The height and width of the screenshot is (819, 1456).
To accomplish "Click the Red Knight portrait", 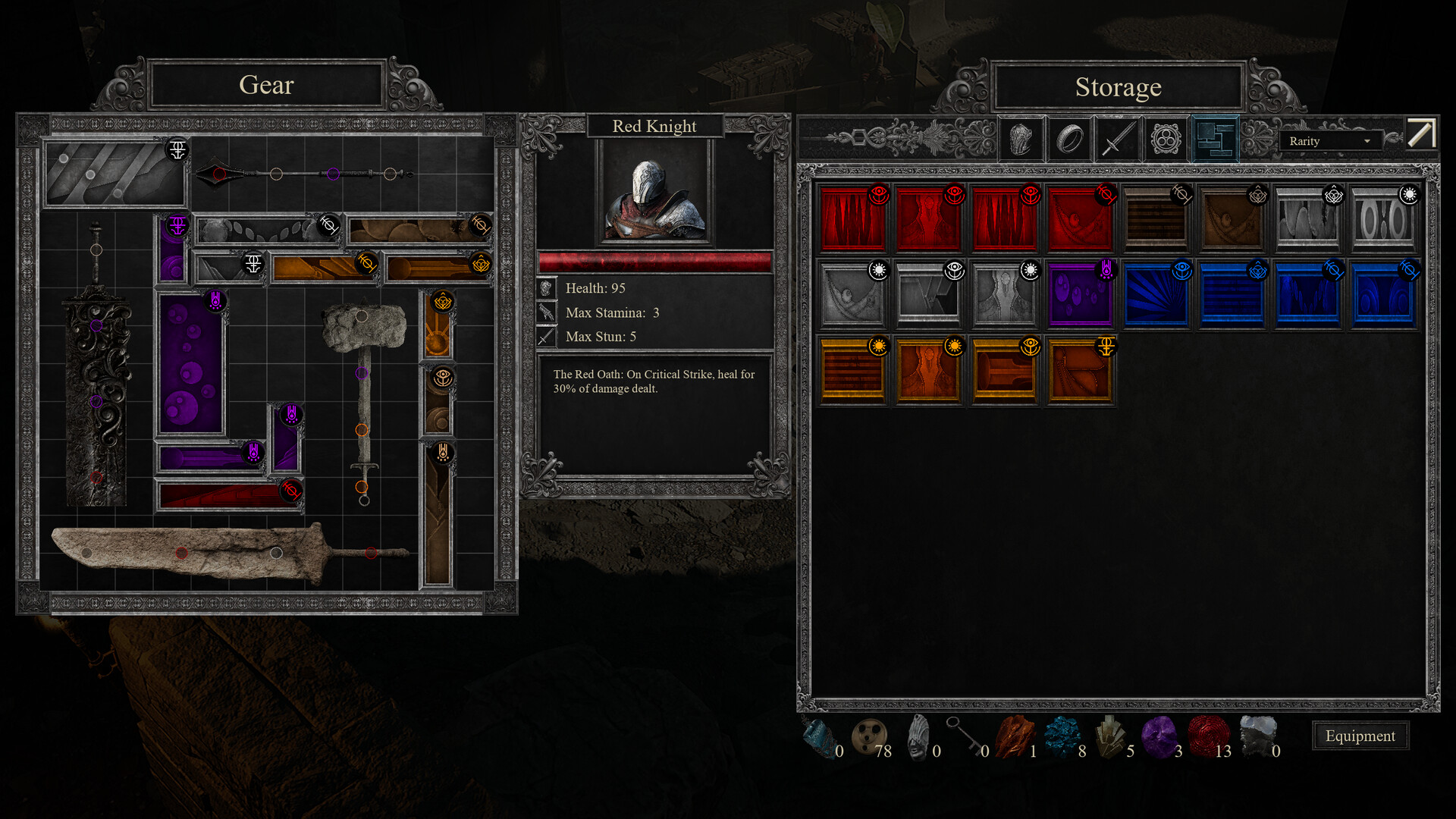I will pos(654,194).
